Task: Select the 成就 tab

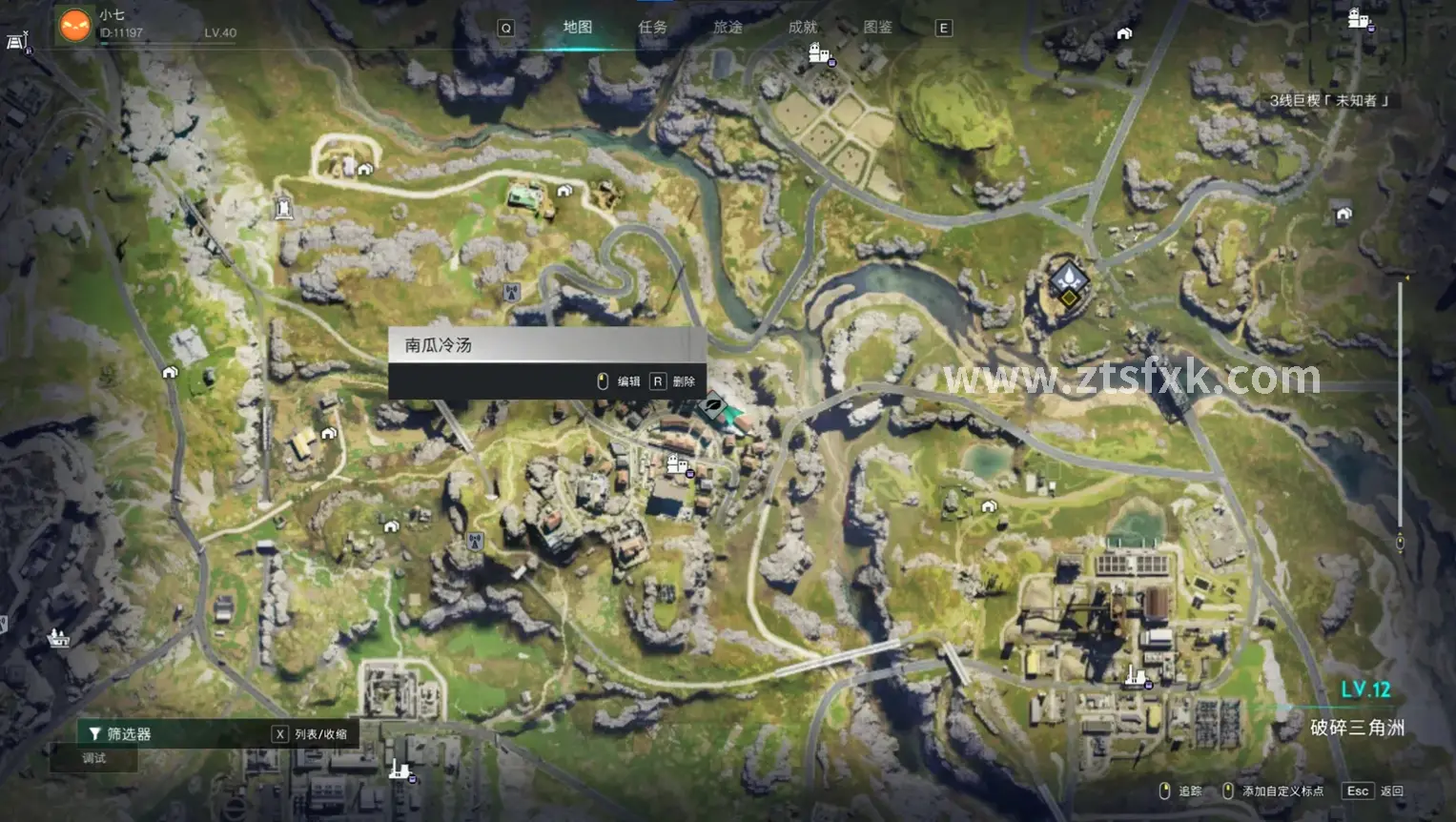Action: (x=803, y=28)
